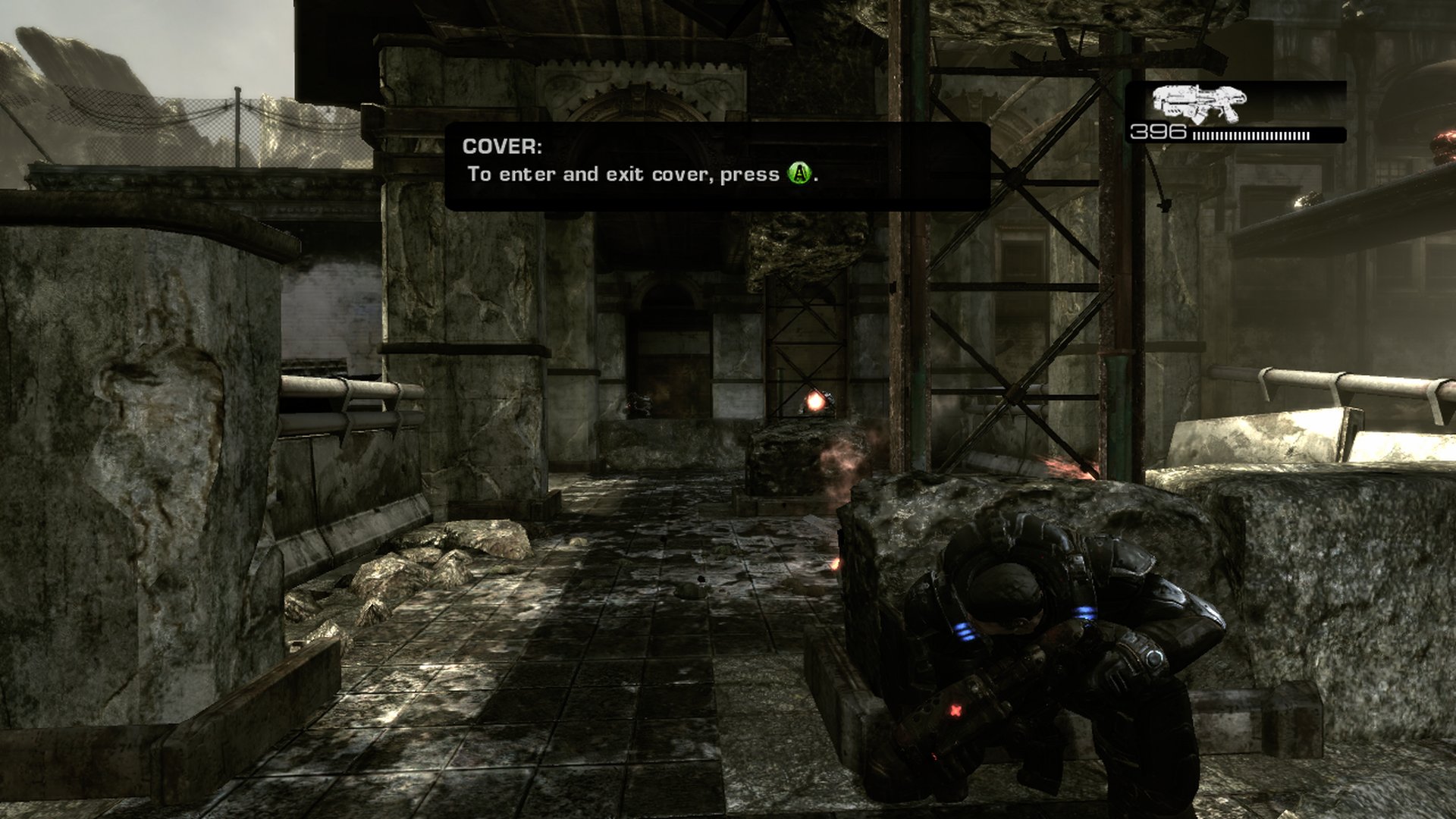Screen dimensions: 1456x819
Task: Select the Lancer assault rifle weapon icon
Action: (x=1198, y=103)
